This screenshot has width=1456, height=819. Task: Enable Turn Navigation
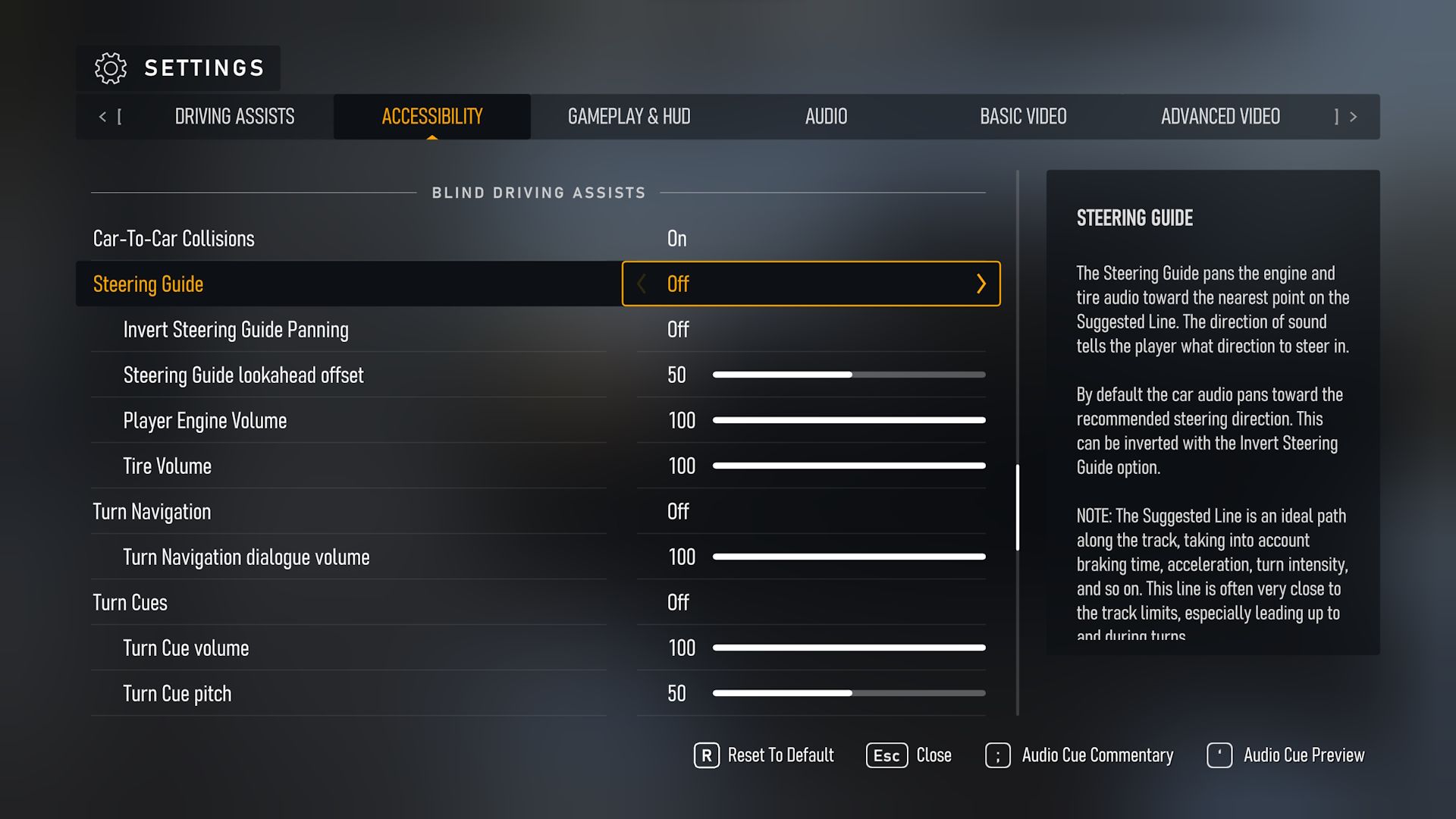tap(677, 511)
